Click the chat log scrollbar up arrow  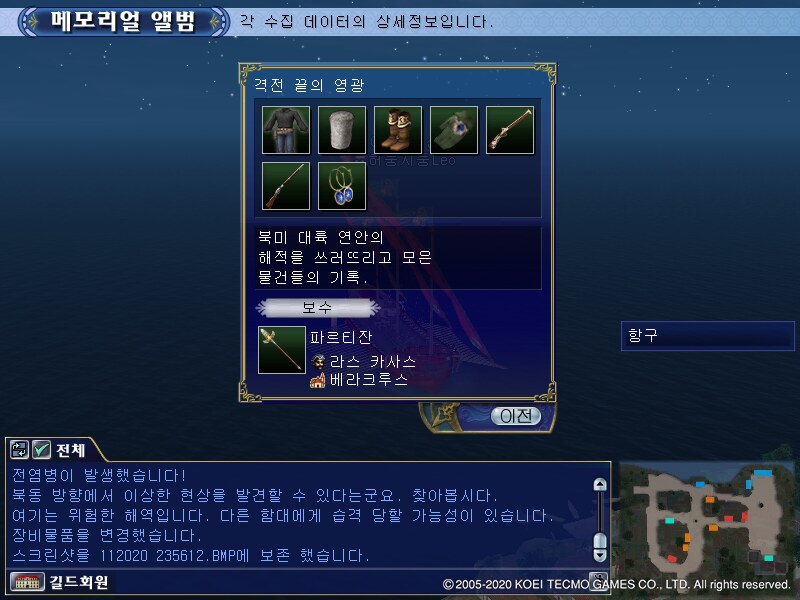point(599,485)
